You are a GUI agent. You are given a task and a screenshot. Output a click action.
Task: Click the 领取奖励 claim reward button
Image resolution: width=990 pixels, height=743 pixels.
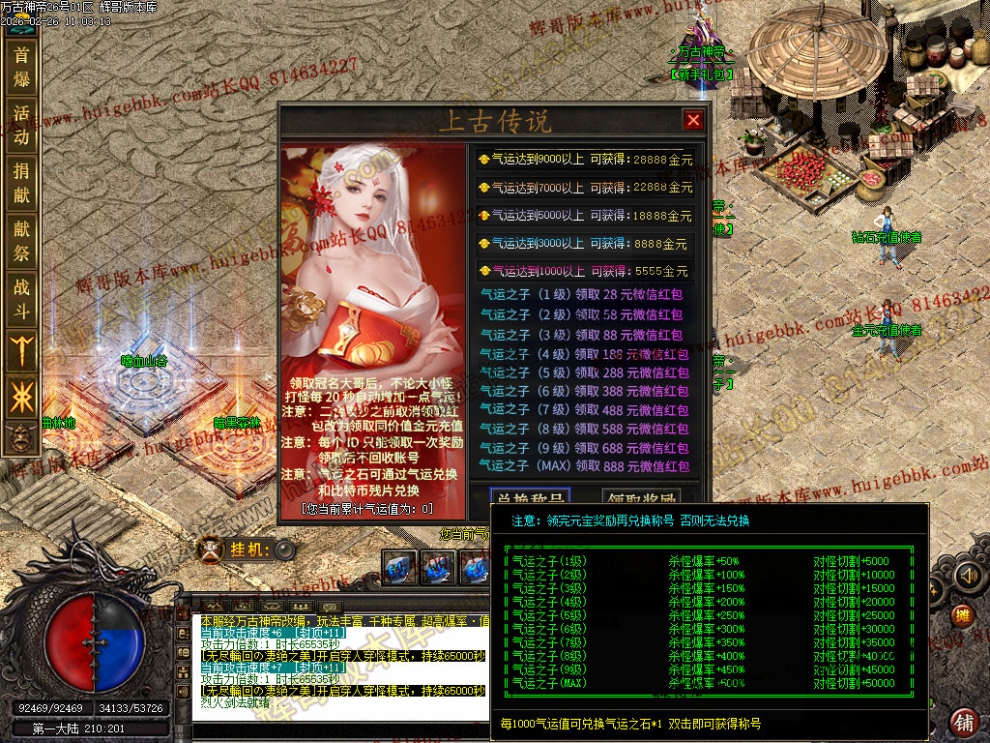click(x=641, y=497)
